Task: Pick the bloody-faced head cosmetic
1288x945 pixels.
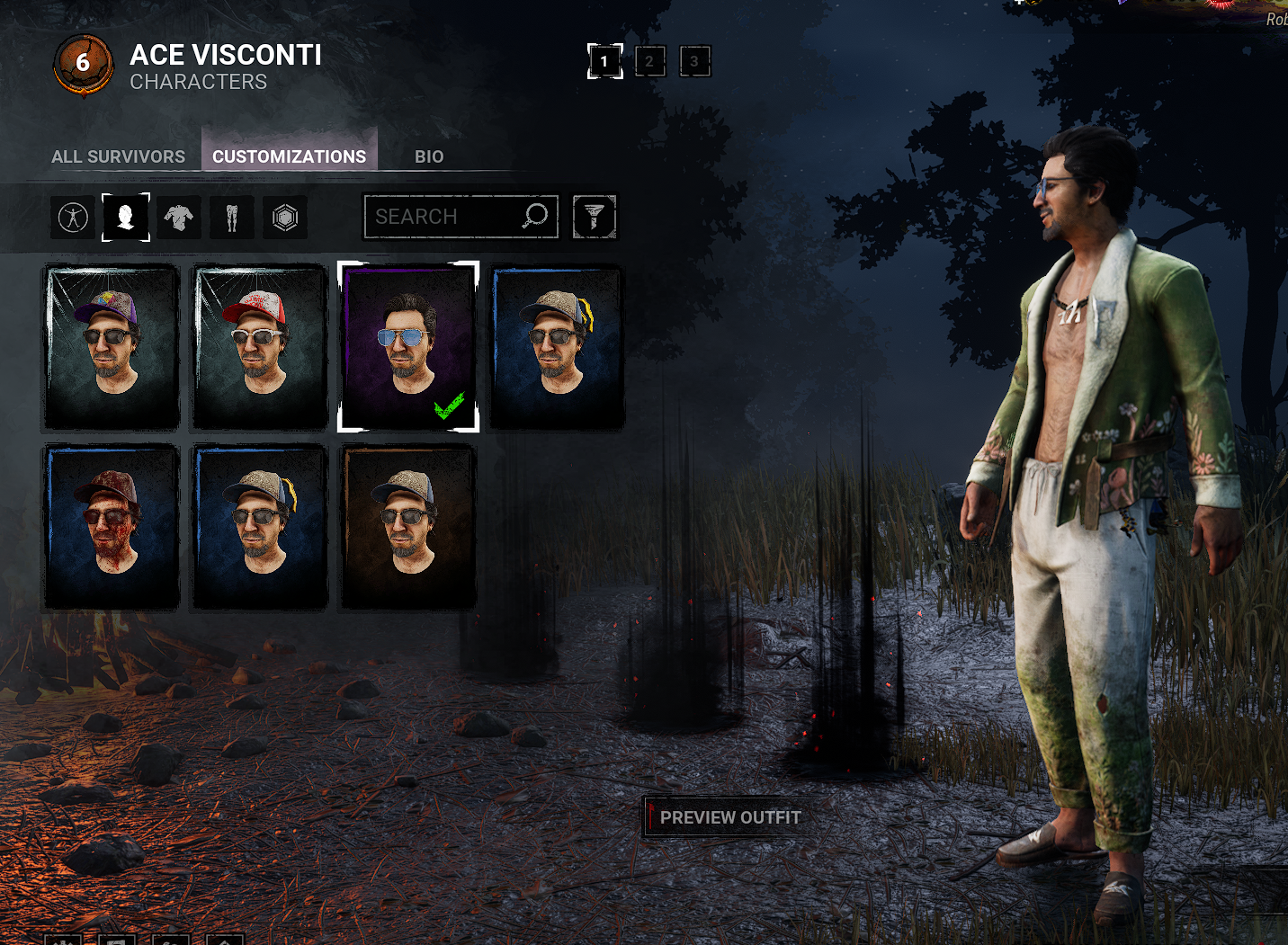Action: 112,527
